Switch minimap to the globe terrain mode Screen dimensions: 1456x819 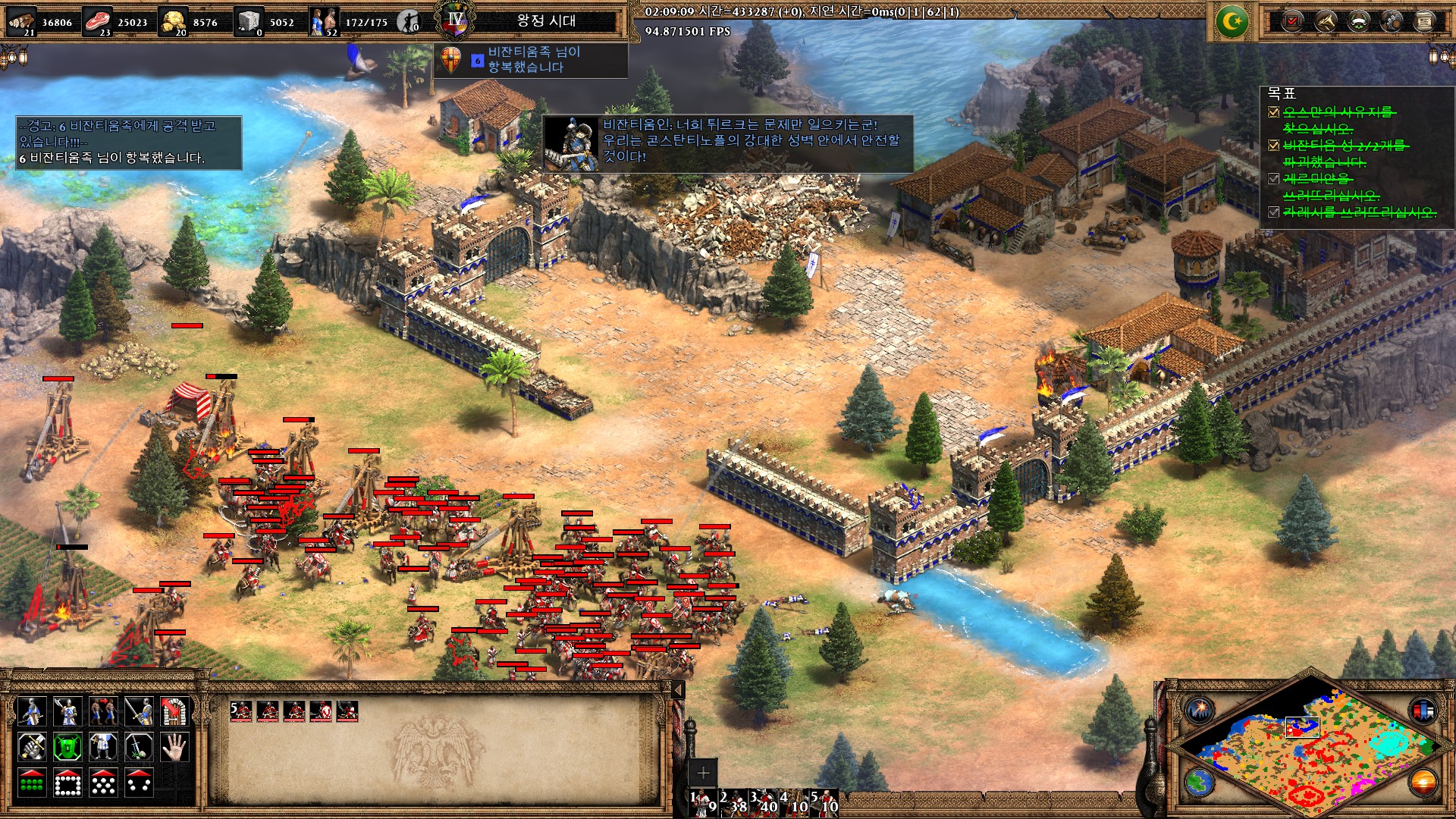pyautogui.click(x=1200, y=781)
